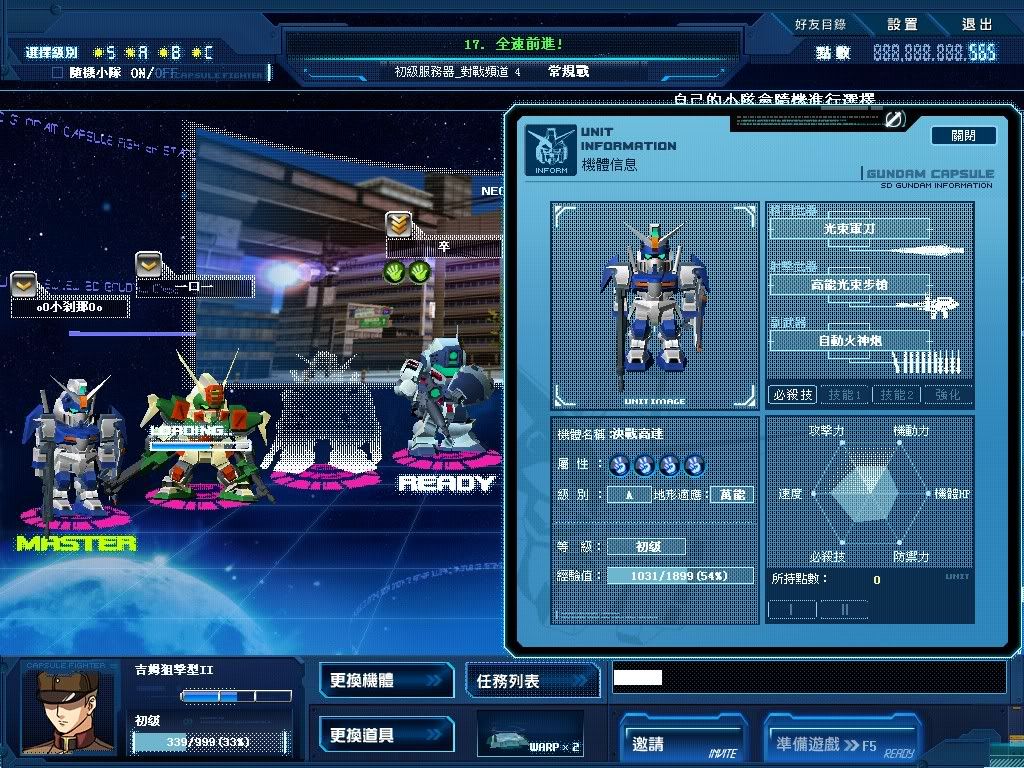Viewport: 1024px width, 768px height.
Task: Click 更換機體 to change unit
Action: [386, 681]
